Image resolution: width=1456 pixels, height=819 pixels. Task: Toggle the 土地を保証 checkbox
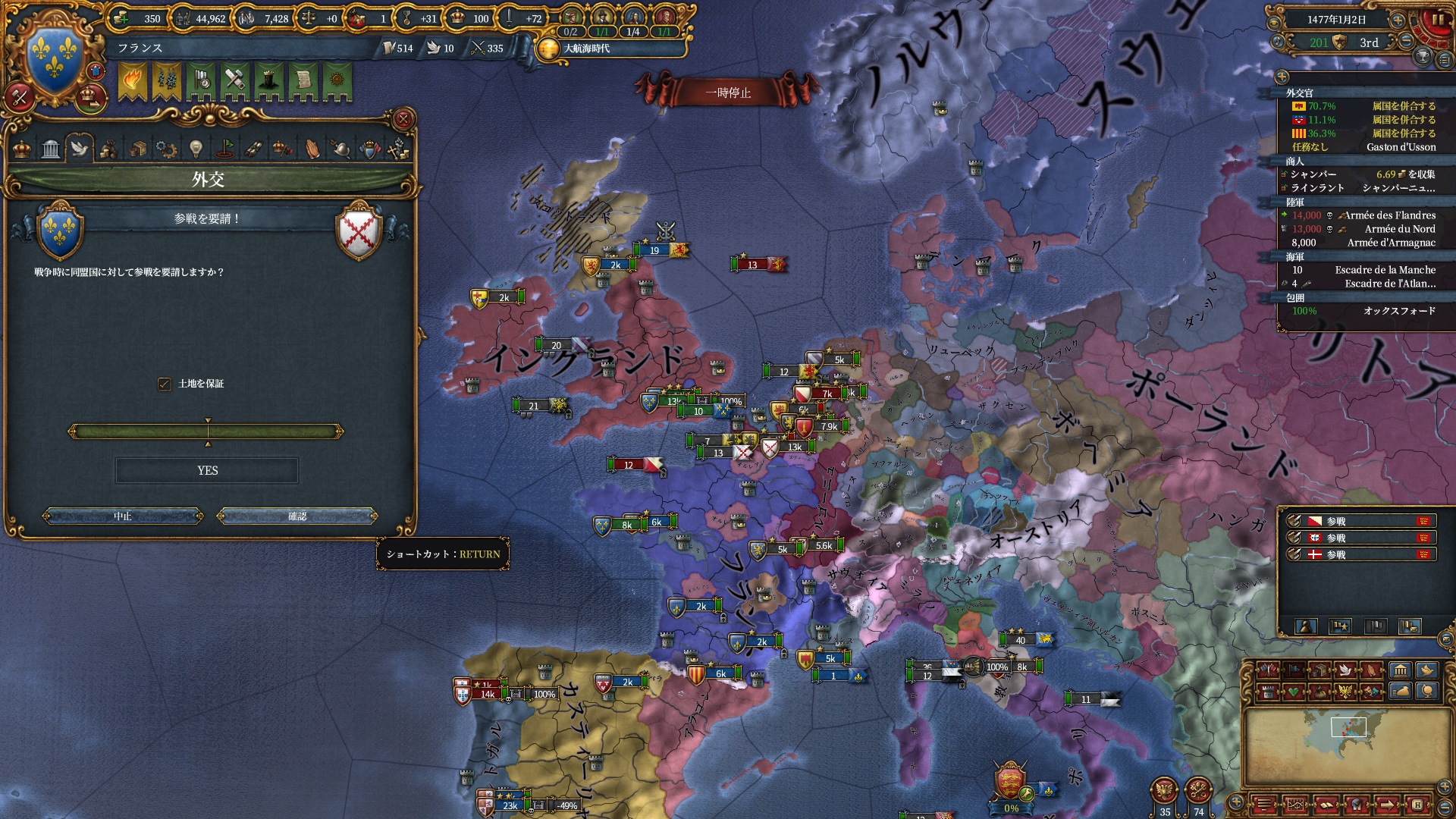[x=165, y=384]
